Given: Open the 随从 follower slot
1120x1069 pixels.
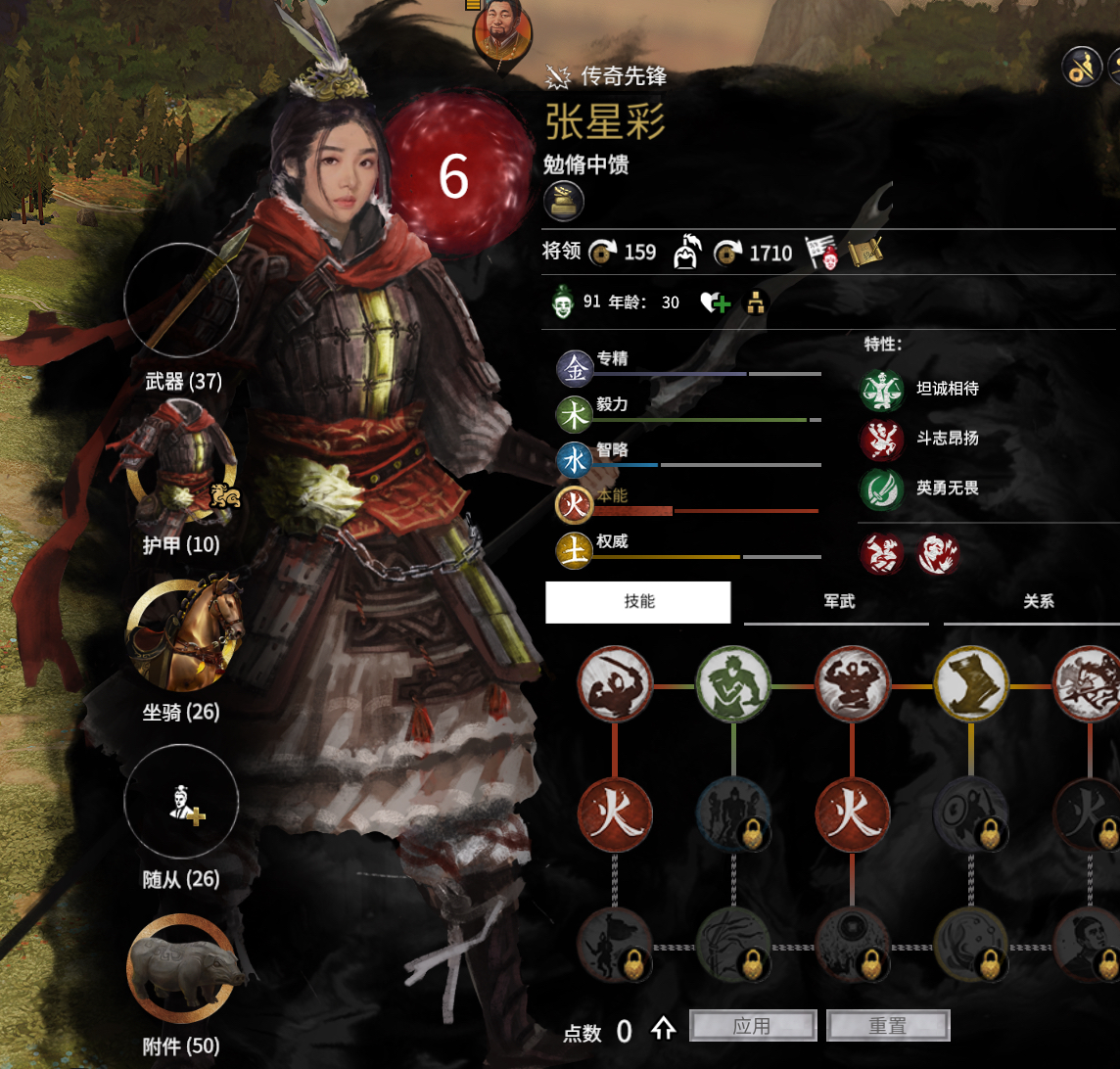Looking at the screenshot, I should pos(182,802).
